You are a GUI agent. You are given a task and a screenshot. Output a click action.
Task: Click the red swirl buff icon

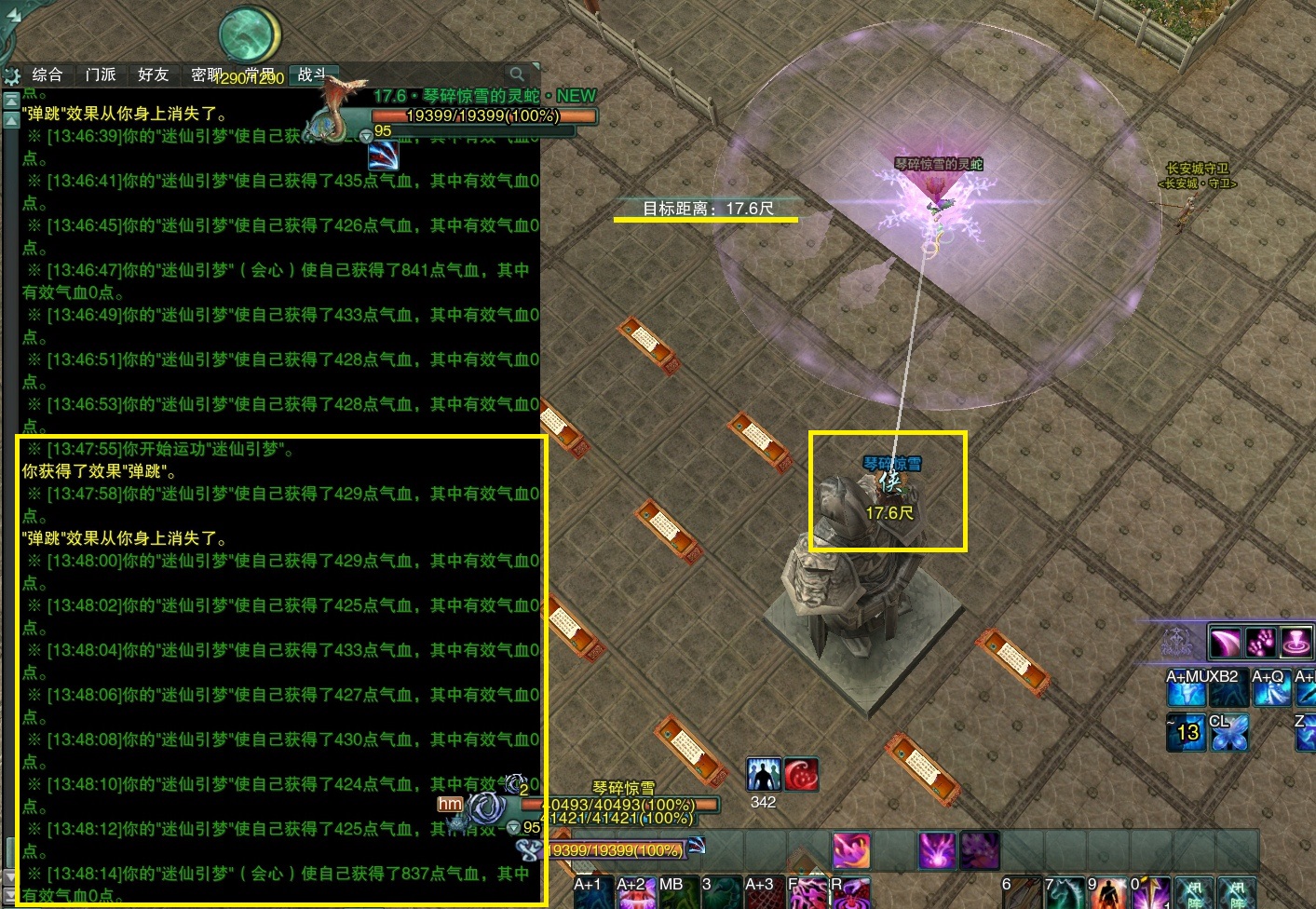(x=802, y=775)
